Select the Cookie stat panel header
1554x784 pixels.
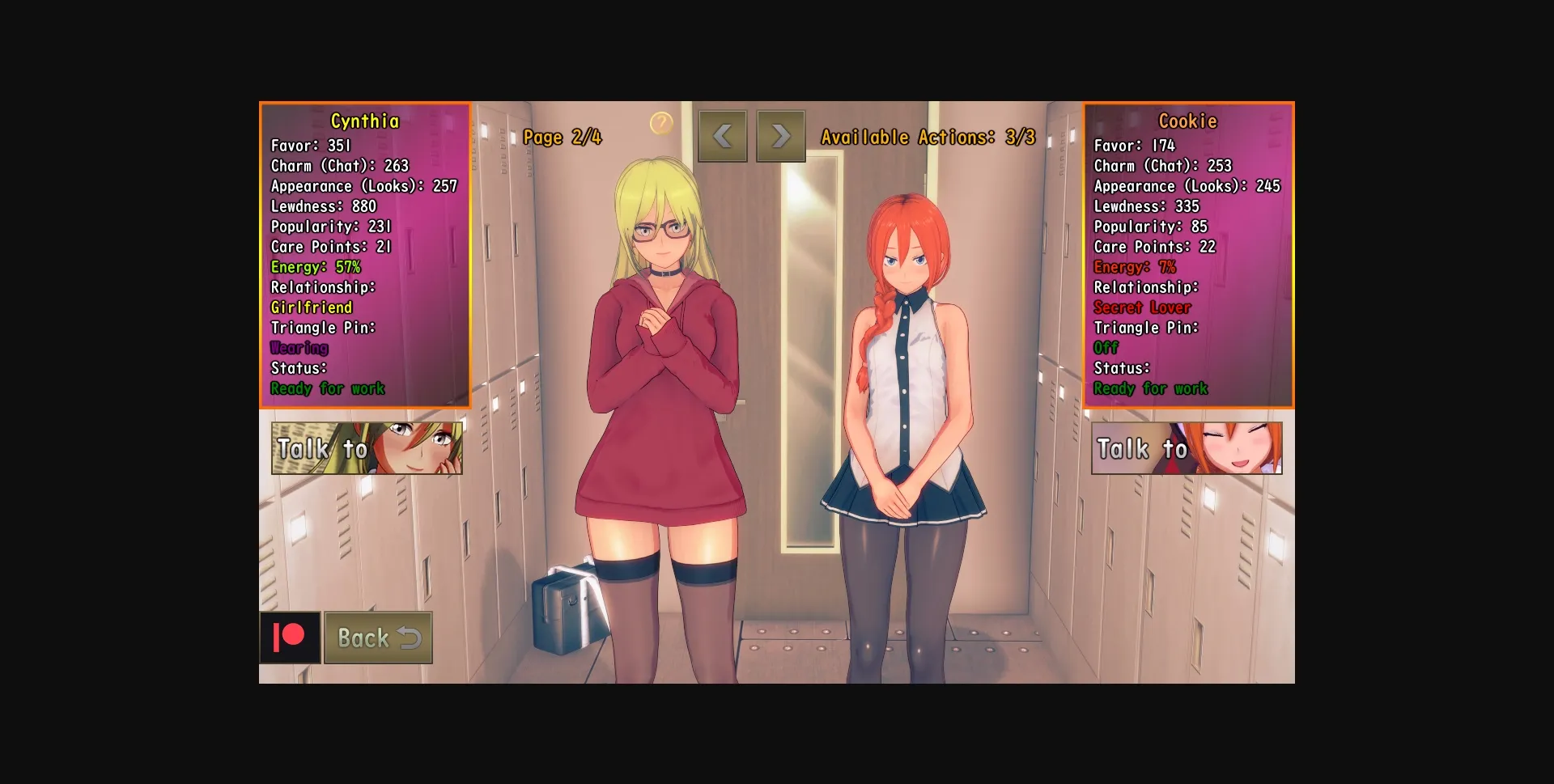1187,121
